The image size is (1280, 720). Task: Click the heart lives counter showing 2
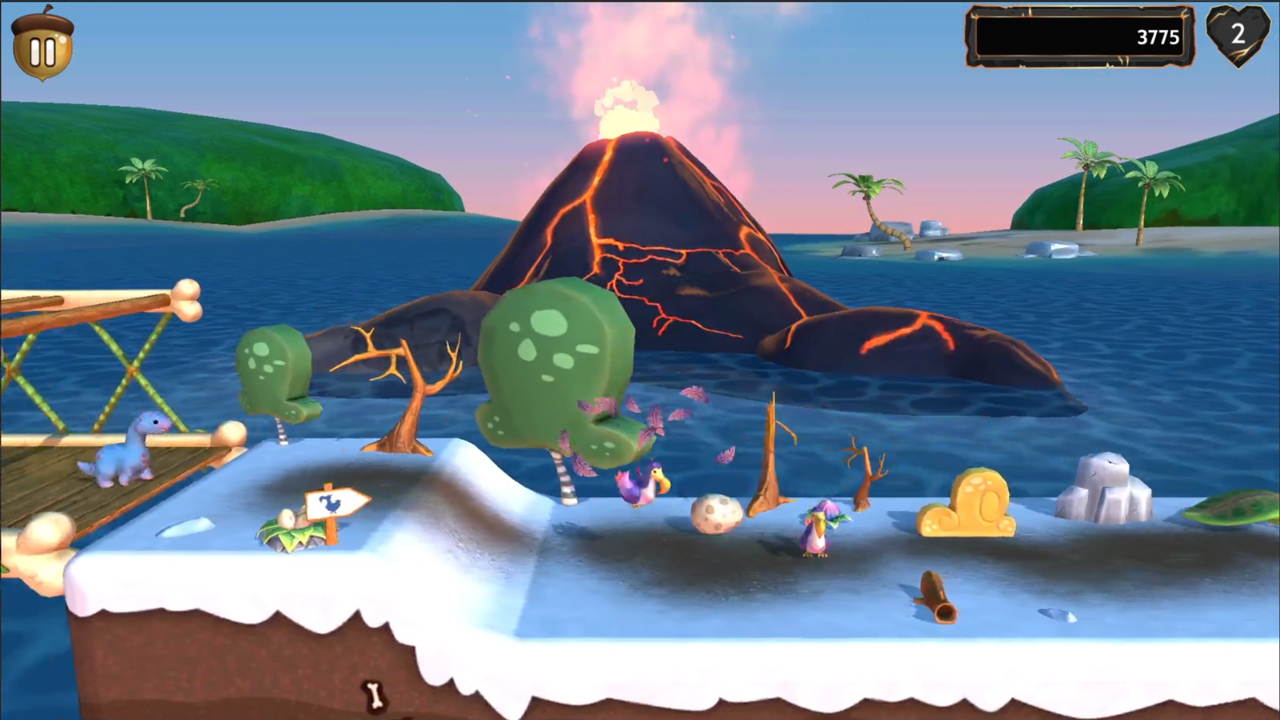tap(1238, 36)
